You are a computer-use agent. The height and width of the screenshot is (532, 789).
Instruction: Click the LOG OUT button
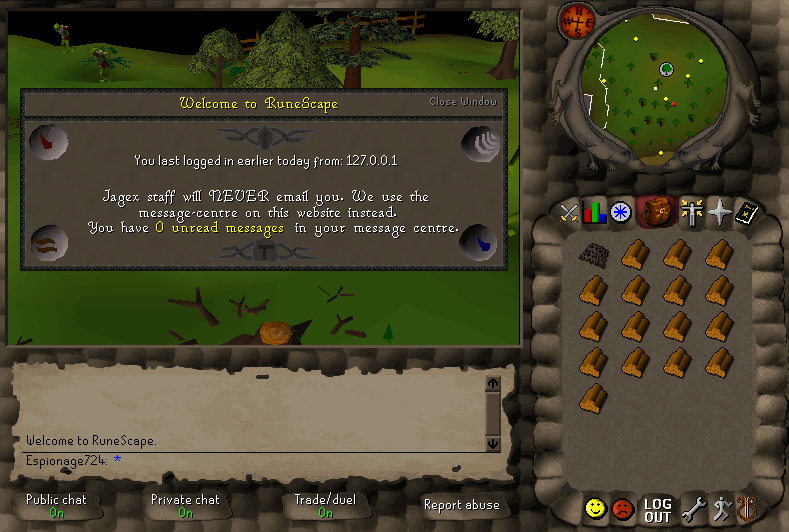pos(657,510)
